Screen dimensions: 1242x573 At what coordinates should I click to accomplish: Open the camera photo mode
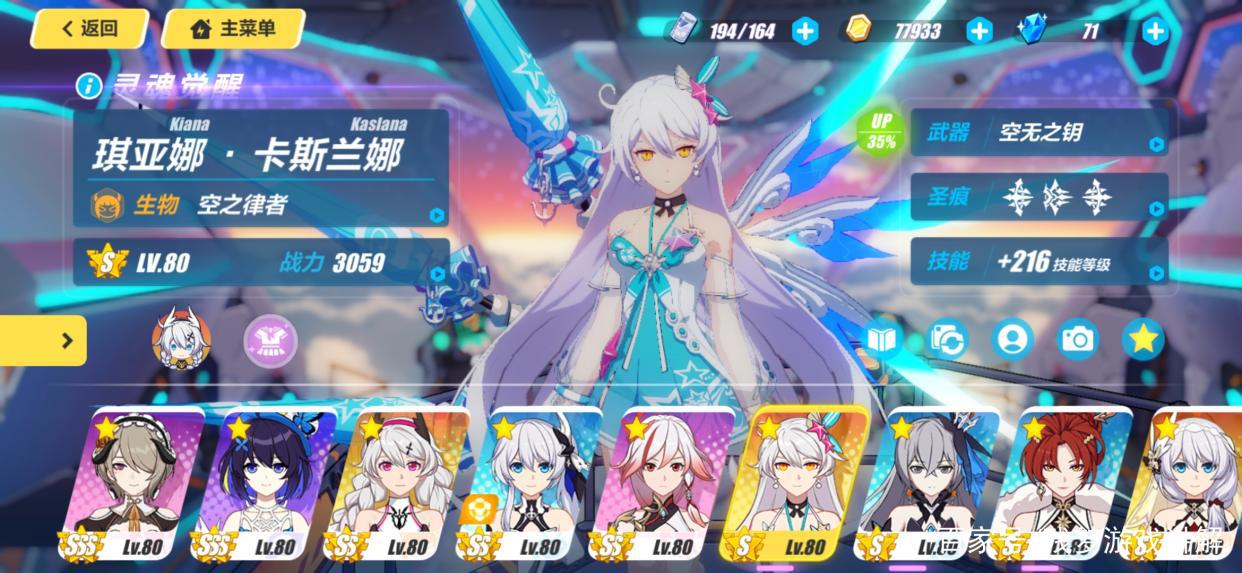1078,340
